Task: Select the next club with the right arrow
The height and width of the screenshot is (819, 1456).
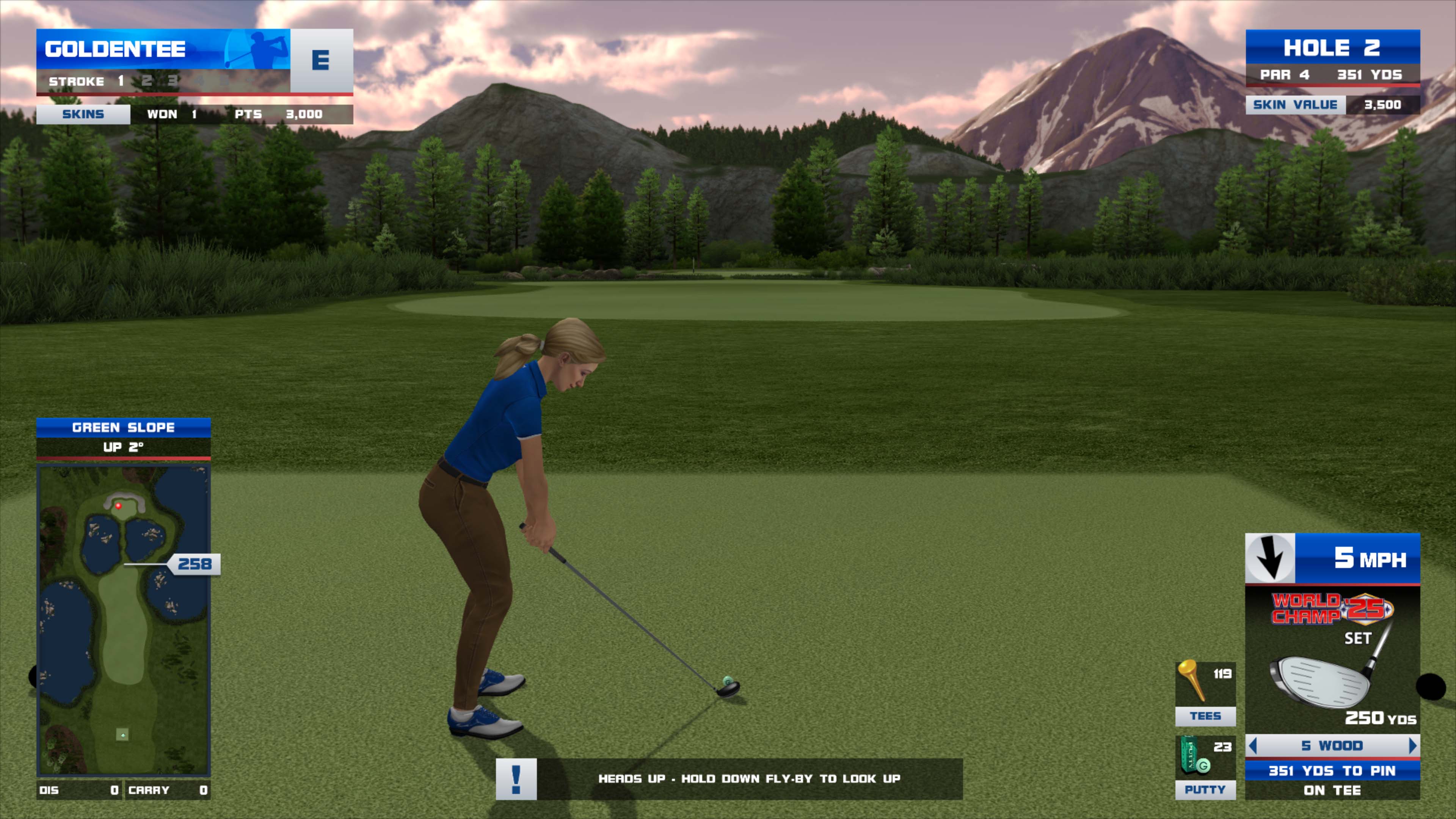Action: (1412, 745)
